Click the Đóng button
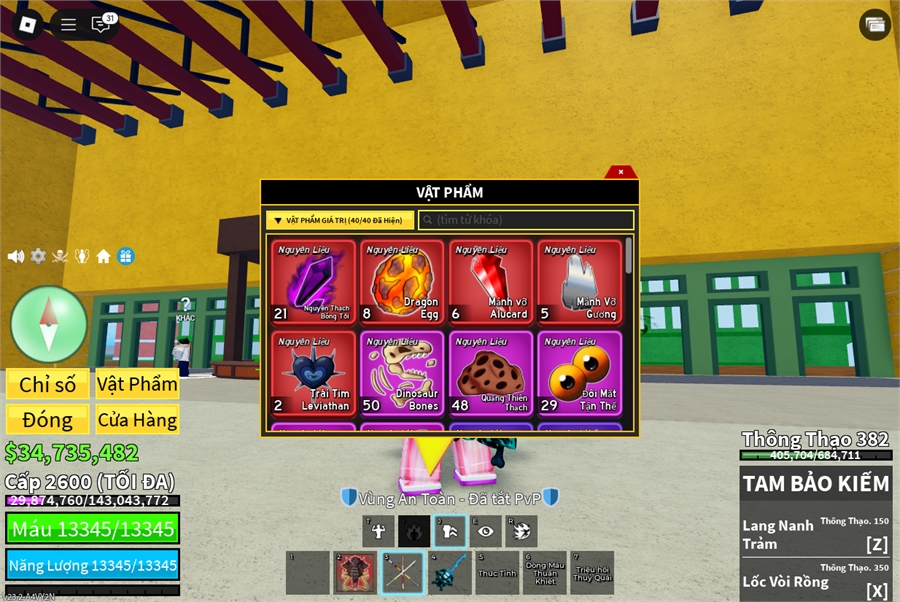900x602 pixels. tap(48, 419)
